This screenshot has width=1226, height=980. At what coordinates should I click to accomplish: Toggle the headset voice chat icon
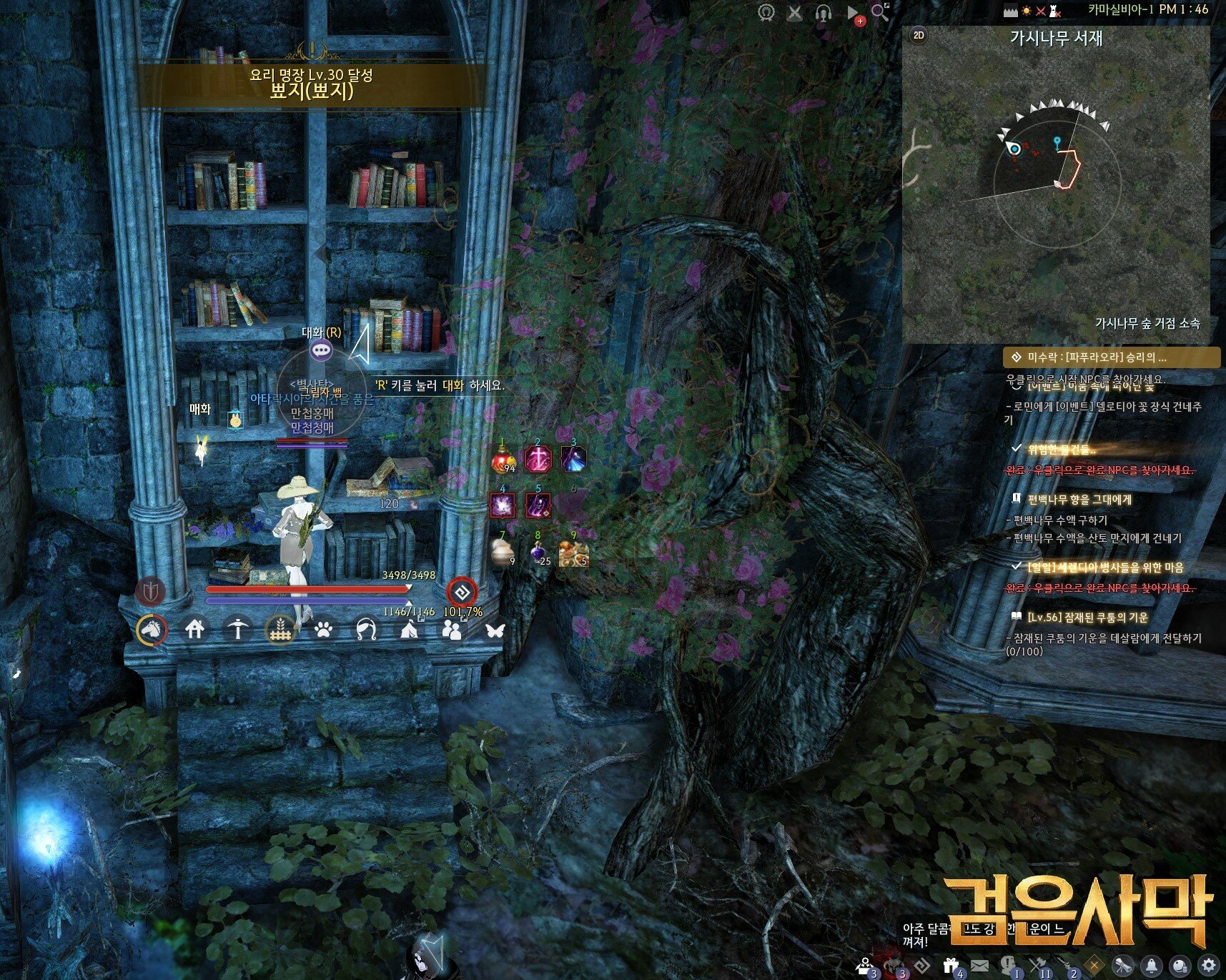coord(824,13)
